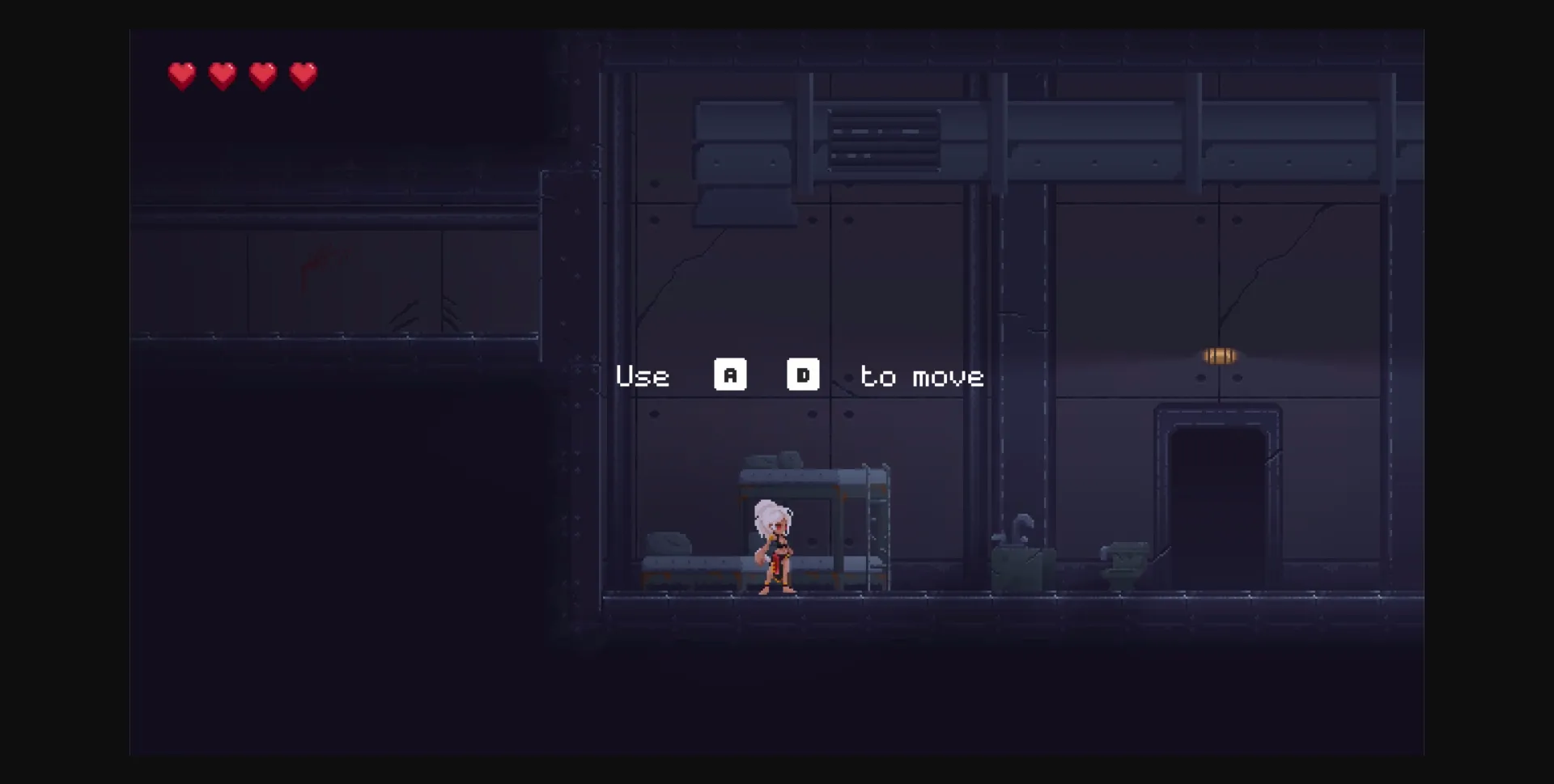Click the fourth heart icon

[305, 74]
